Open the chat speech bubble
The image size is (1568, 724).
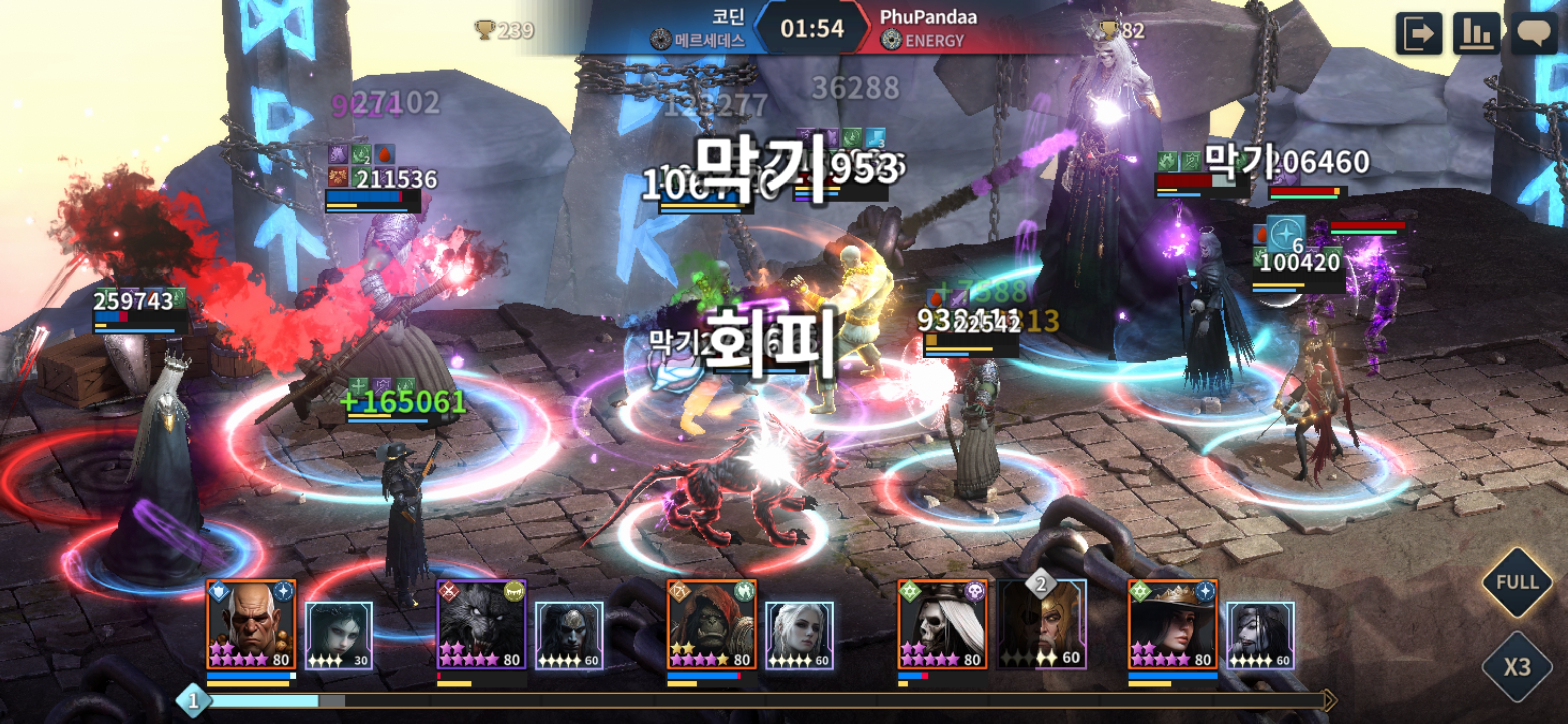[x=1533, y=33]
